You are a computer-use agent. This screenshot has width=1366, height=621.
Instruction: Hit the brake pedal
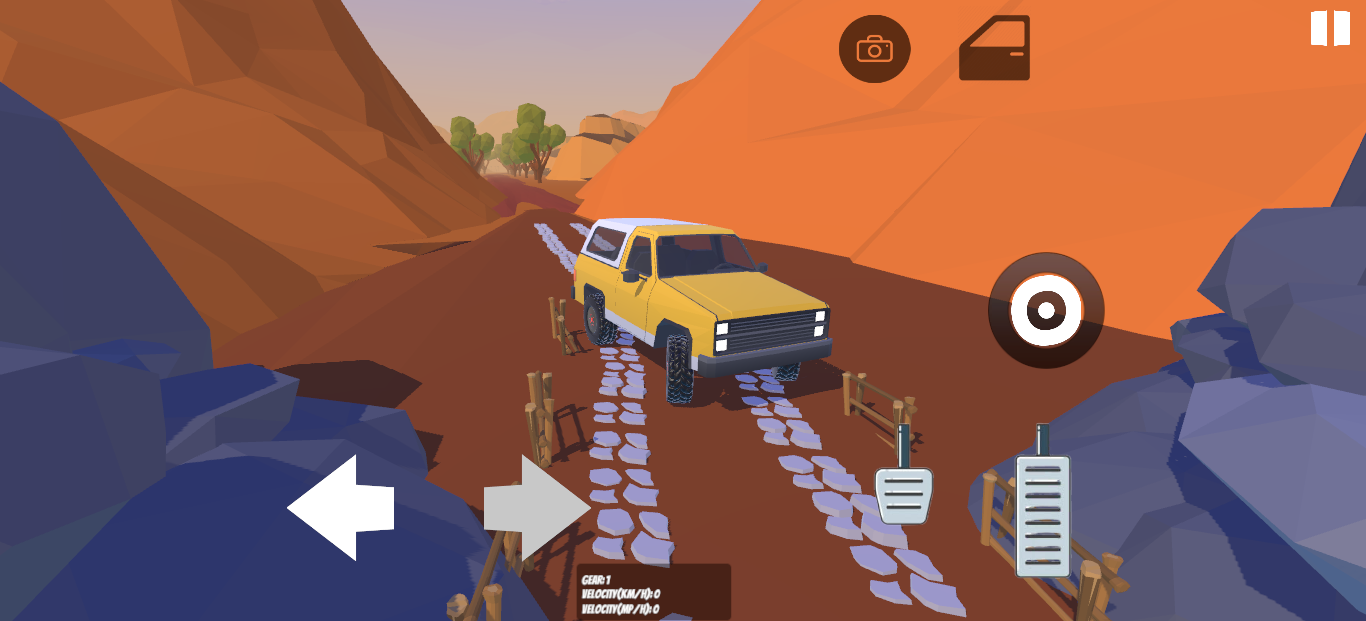[x=903, y=494]
